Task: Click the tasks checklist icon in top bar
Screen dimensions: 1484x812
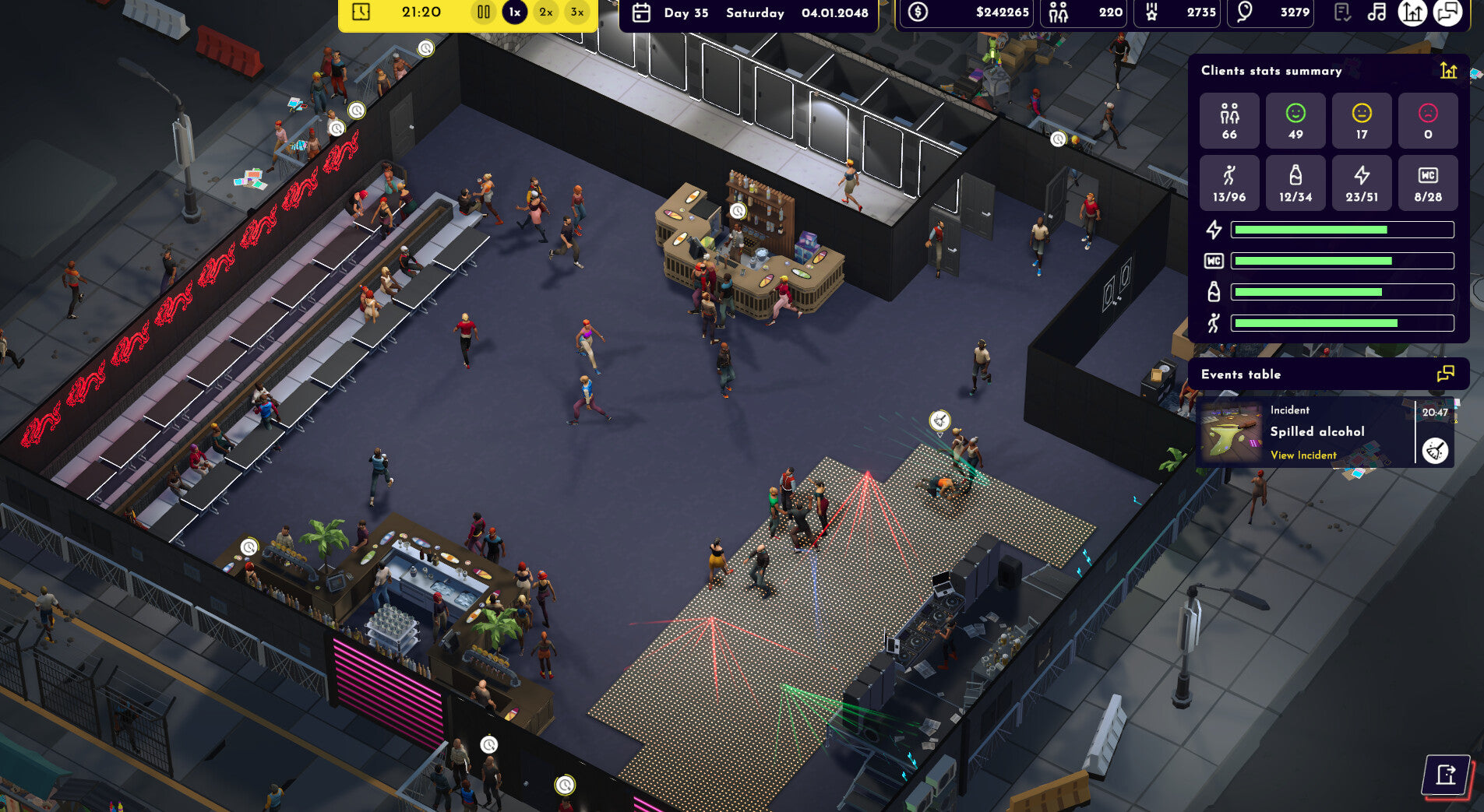Action: point(1341,12)
